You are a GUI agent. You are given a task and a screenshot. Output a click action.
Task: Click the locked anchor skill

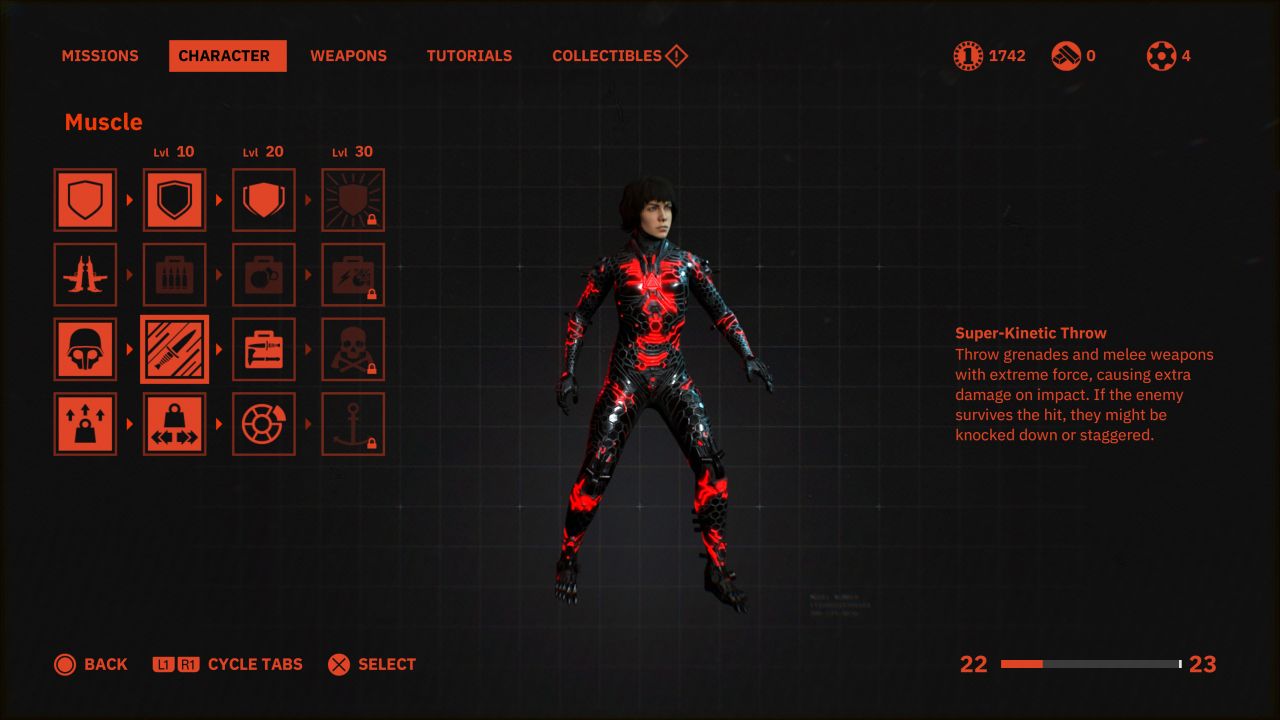coord(353,424)
